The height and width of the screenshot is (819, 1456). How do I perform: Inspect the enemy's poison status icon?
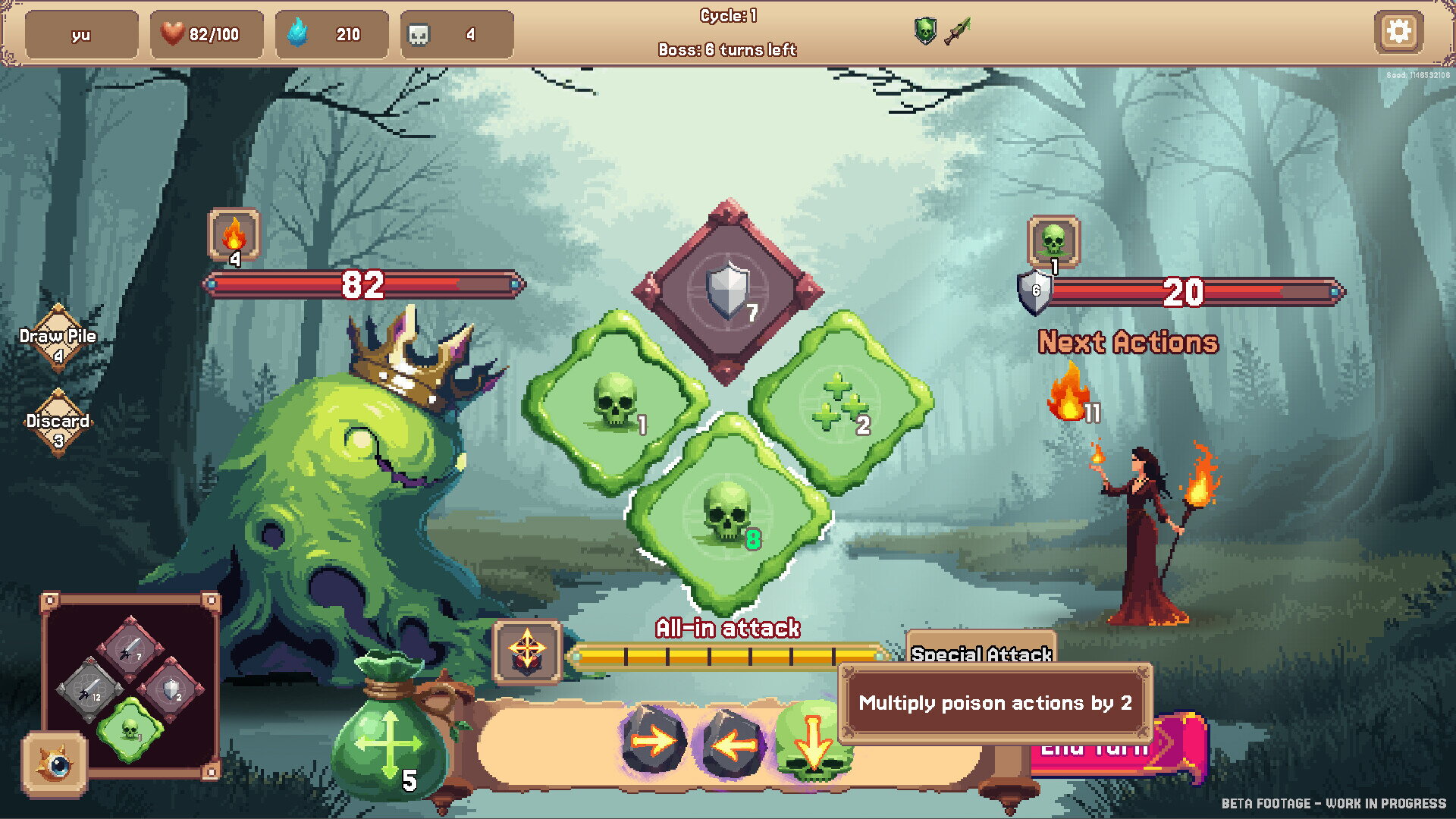[x=1053, y=240]
